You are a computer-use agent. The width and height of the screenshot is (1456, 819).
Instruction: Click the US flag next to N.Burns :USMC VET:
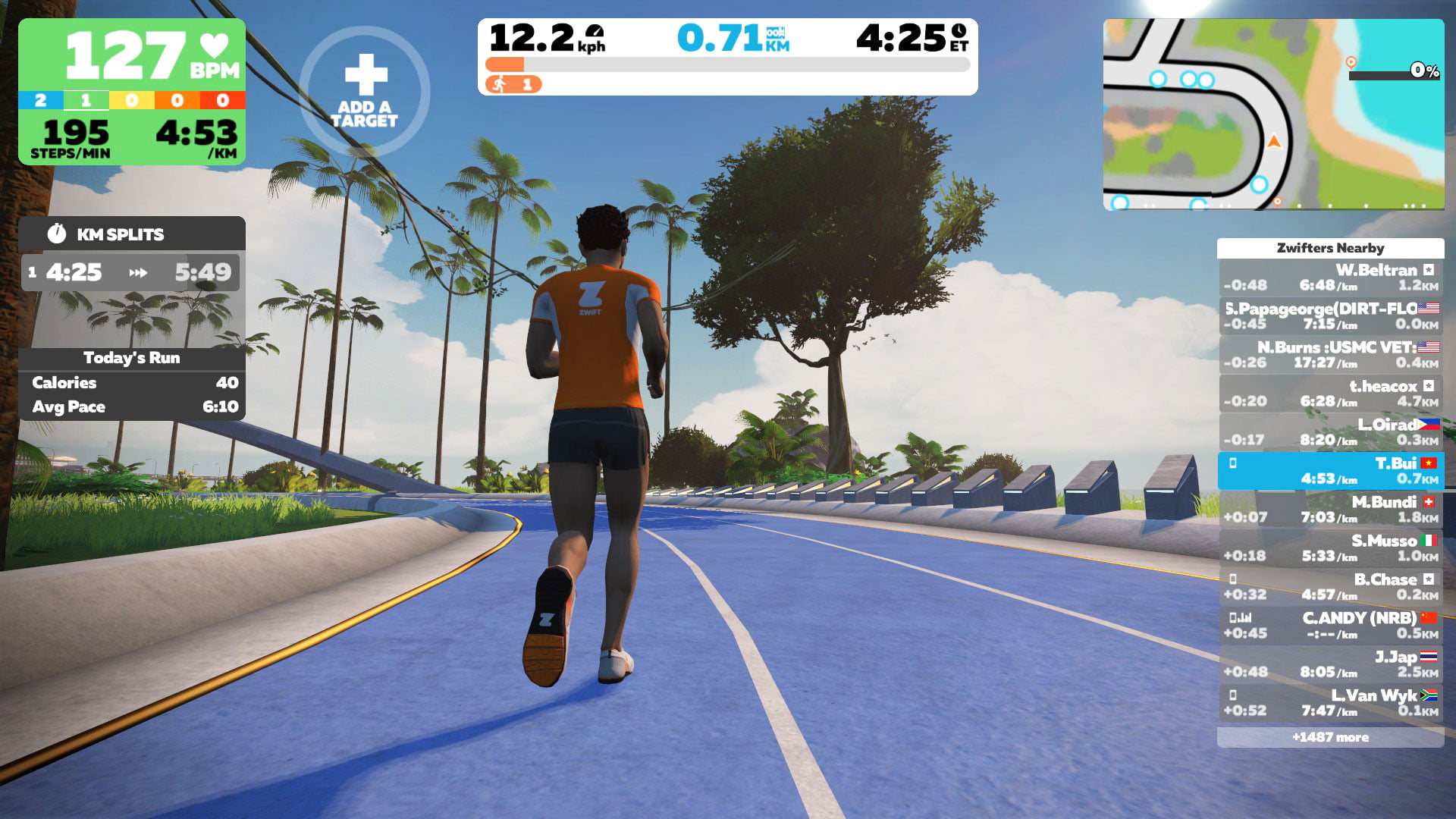click(x=1428, y=346)
